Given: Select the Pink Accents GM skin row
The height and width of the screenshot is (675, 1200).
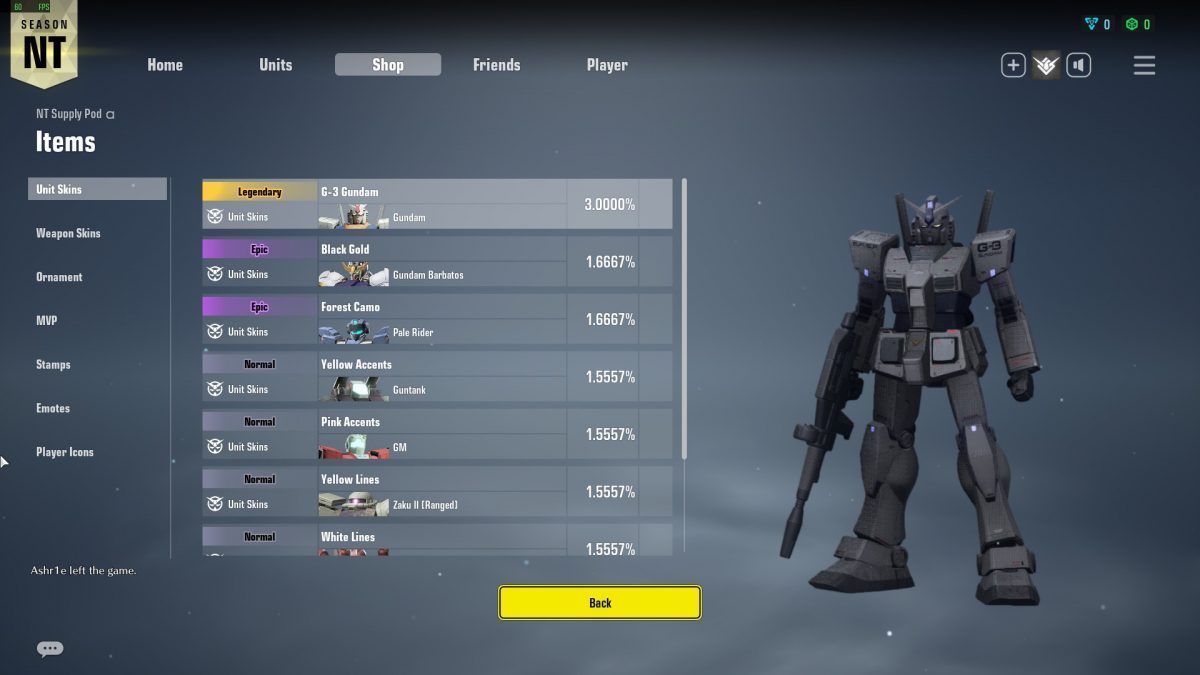Looking at the screenshot, I should pyautogui.click(x=437, y=434).
